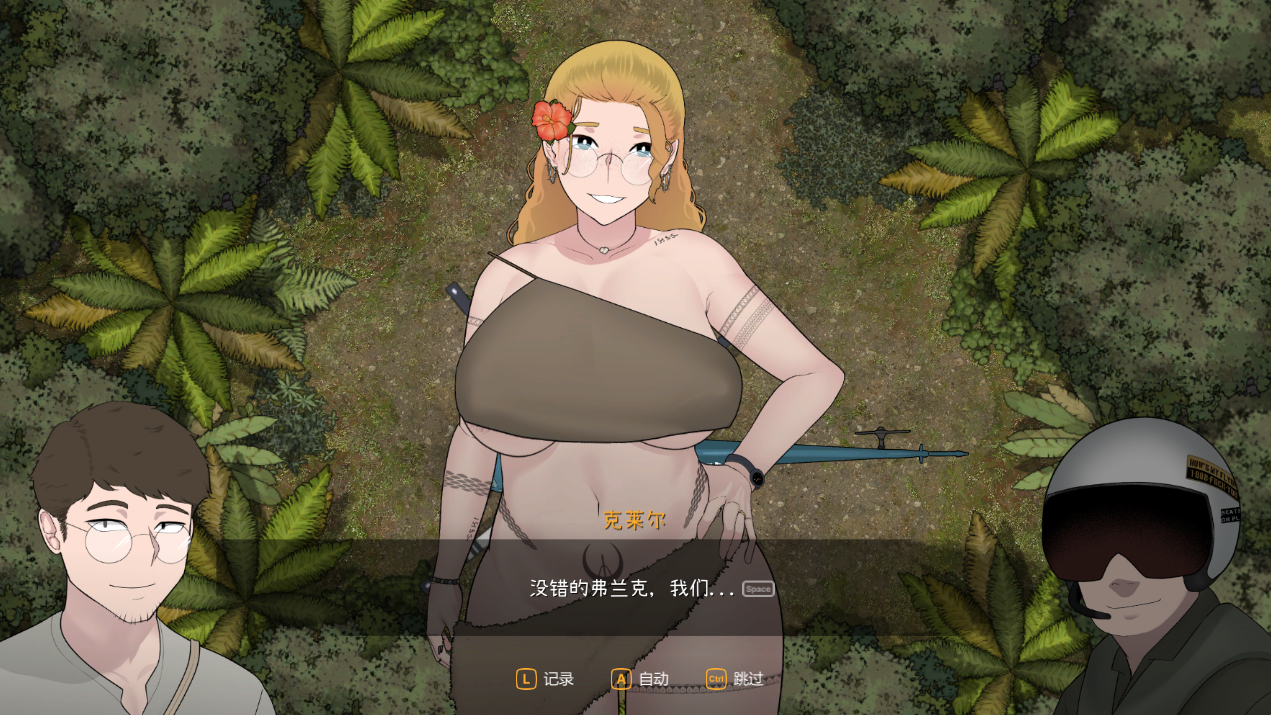
Task: Advance the dialogue line from 克莱尔
Action: click(x=758, y=589)
